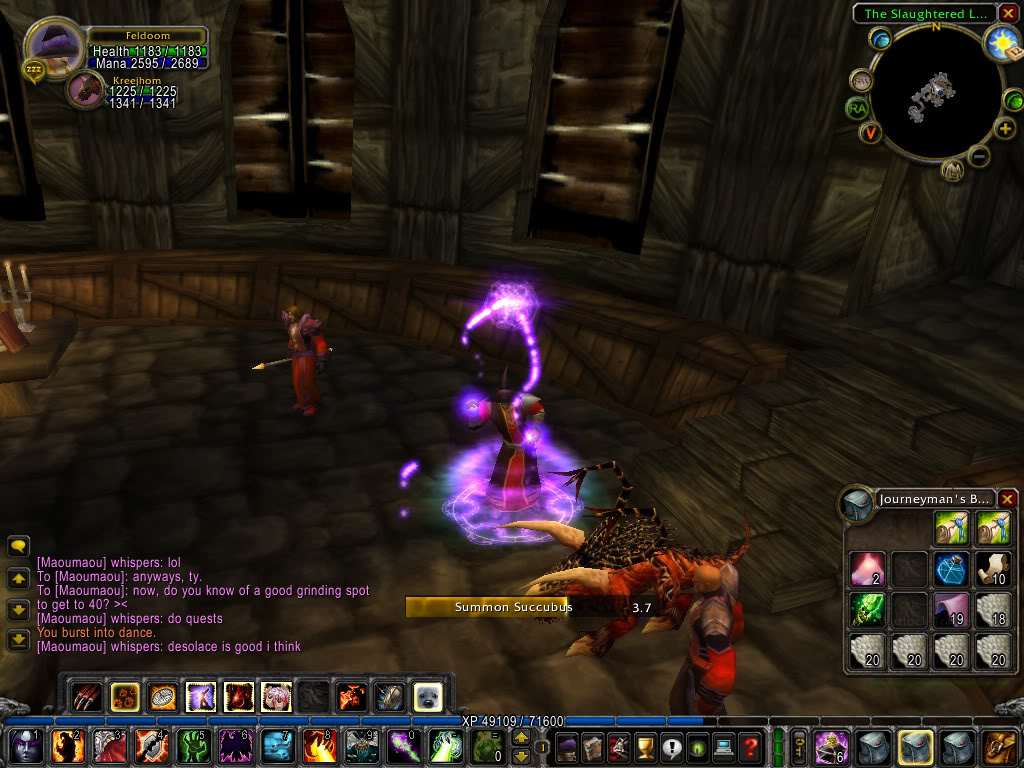
Task: Open the red question mark help button
Action: click(x=750, y=746)
